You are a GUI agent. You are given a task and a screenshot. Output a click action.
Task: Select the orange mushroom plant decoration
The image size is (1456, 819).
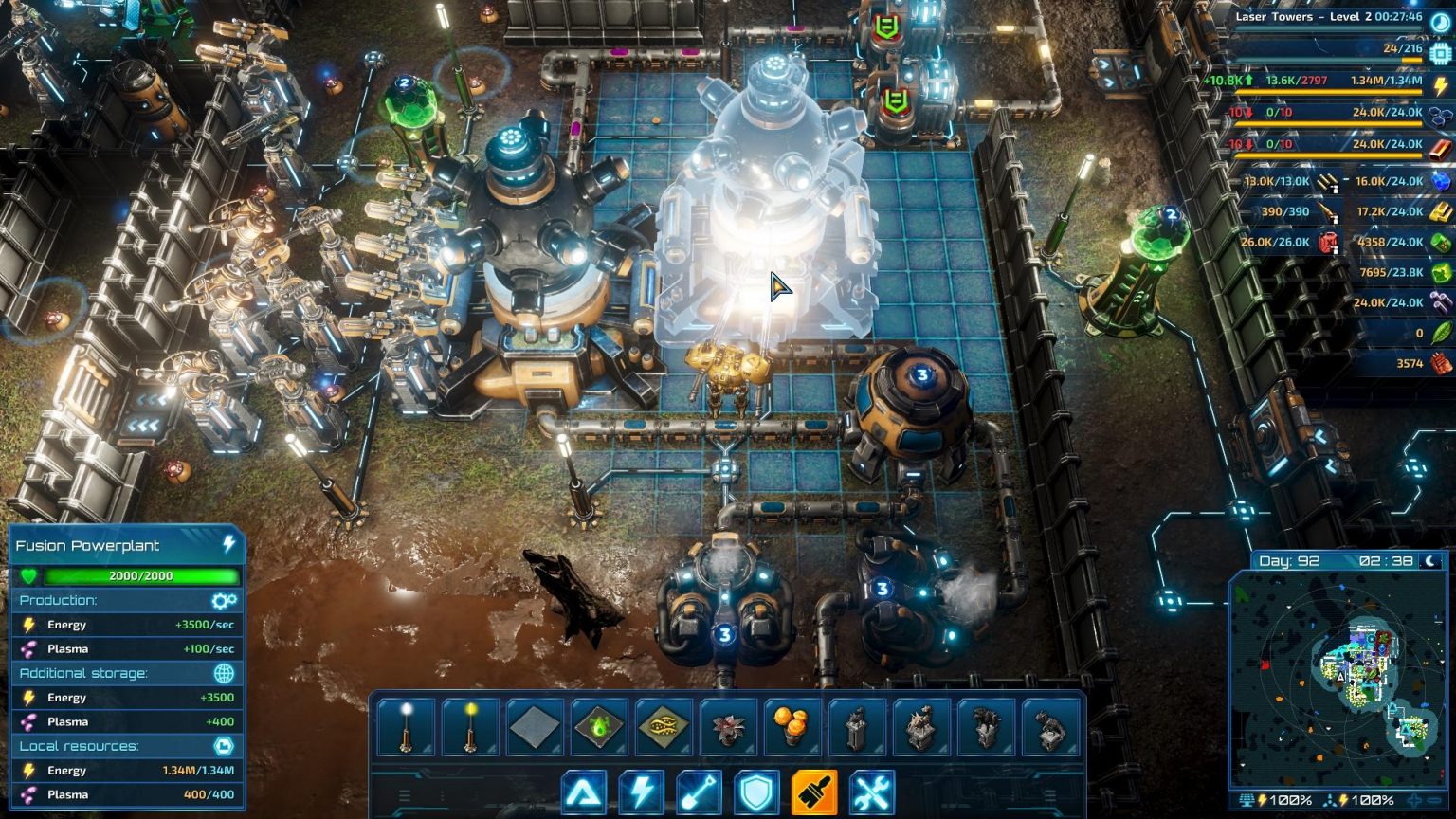(x=793, y=727)
